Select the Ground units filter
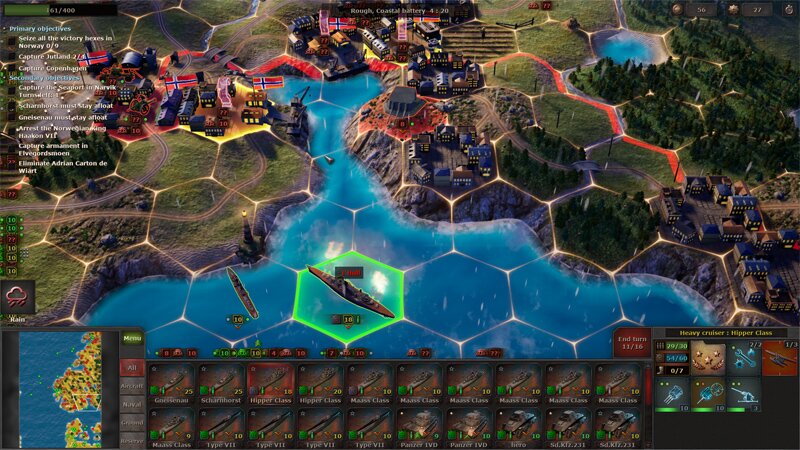The image size is (800, 450). 132,423
